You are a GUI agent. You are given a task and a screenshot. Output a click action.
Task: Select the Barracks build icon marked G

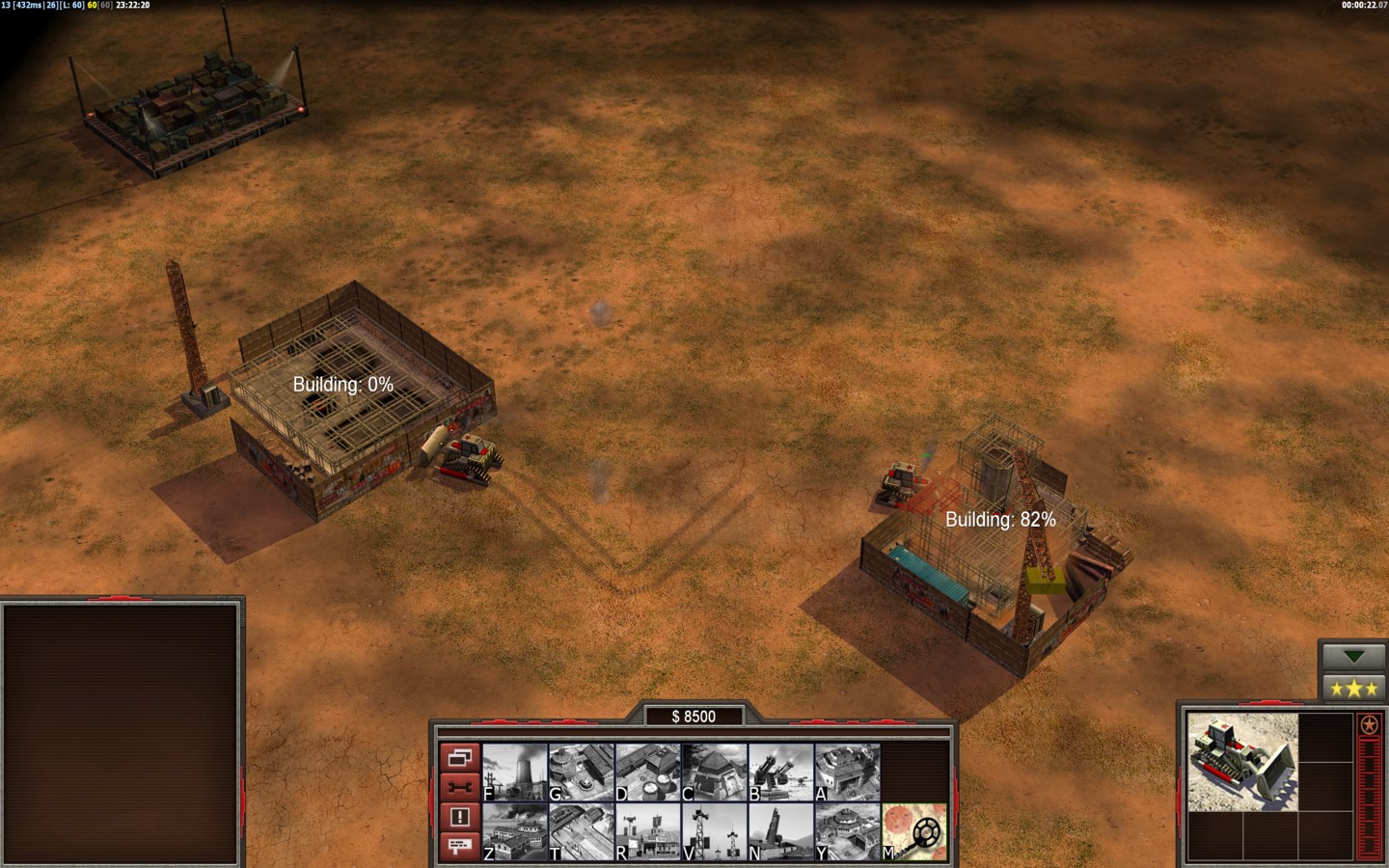(x=582, y=772)
